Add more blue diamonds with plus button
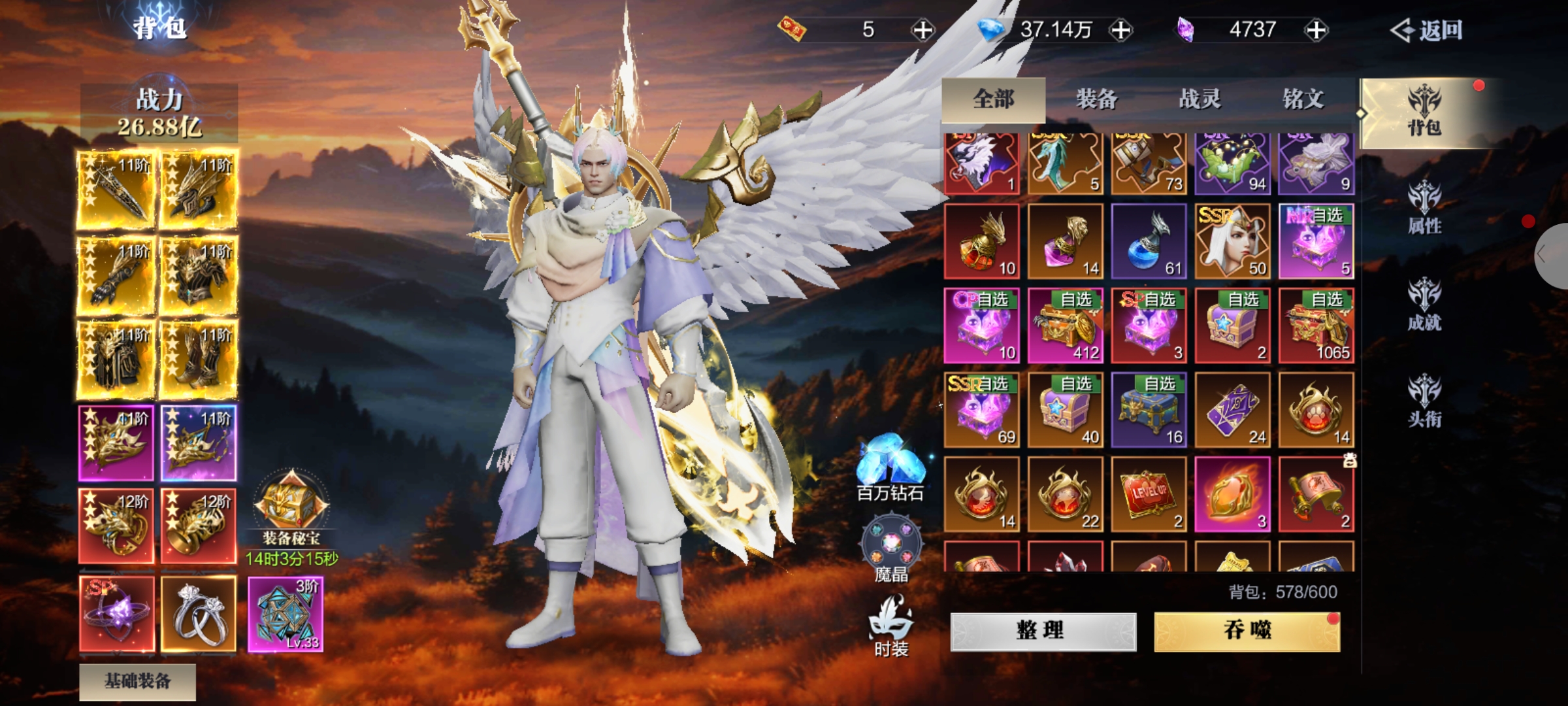Viewport: 1568px width, 706px height. [1121, 30]
